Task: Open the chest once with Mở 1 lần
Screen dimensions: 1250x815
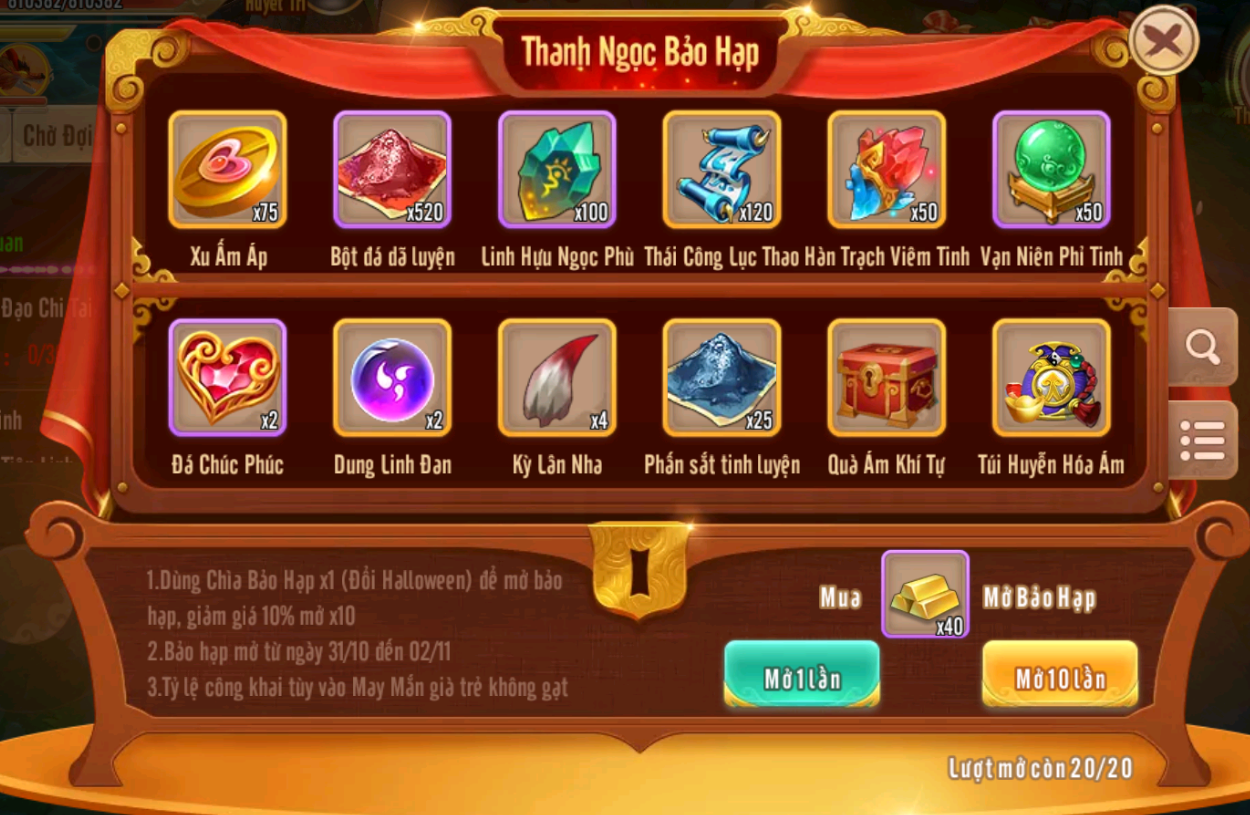Action: [x=801, y=677]
